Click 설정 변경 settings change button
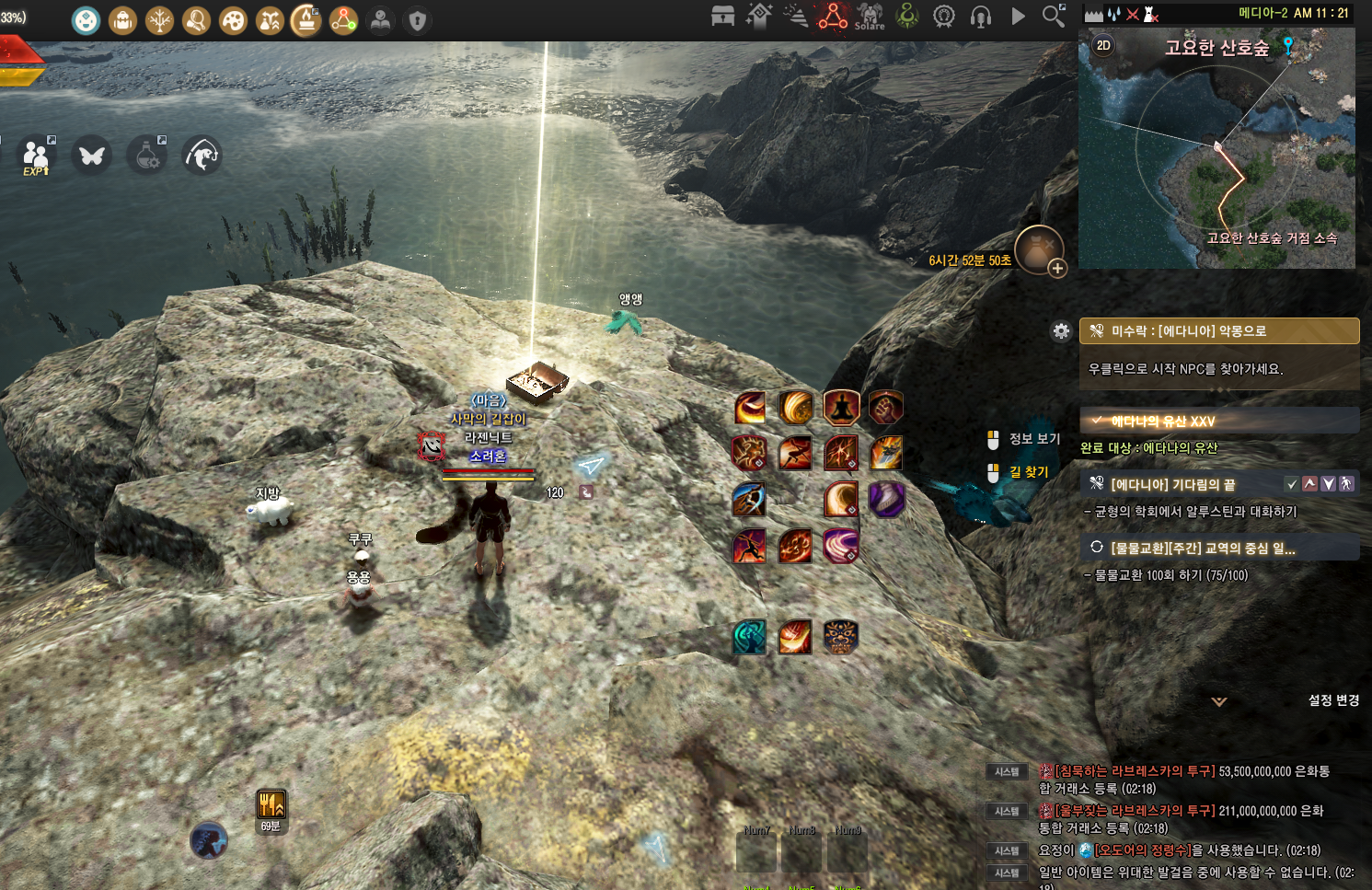Viewport: 1372px width, 890px height. (1333, 700)
